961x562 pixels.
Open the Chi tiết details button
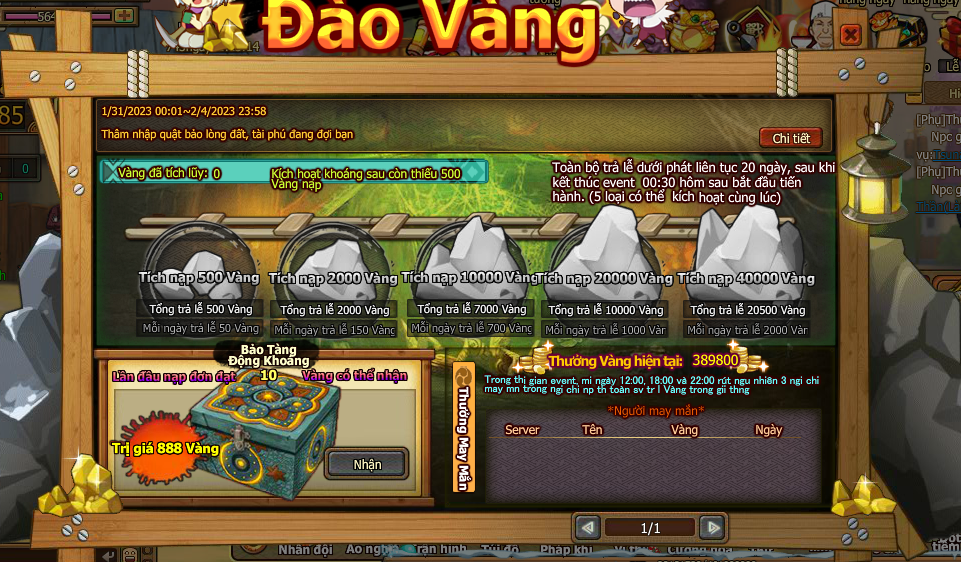790,138
